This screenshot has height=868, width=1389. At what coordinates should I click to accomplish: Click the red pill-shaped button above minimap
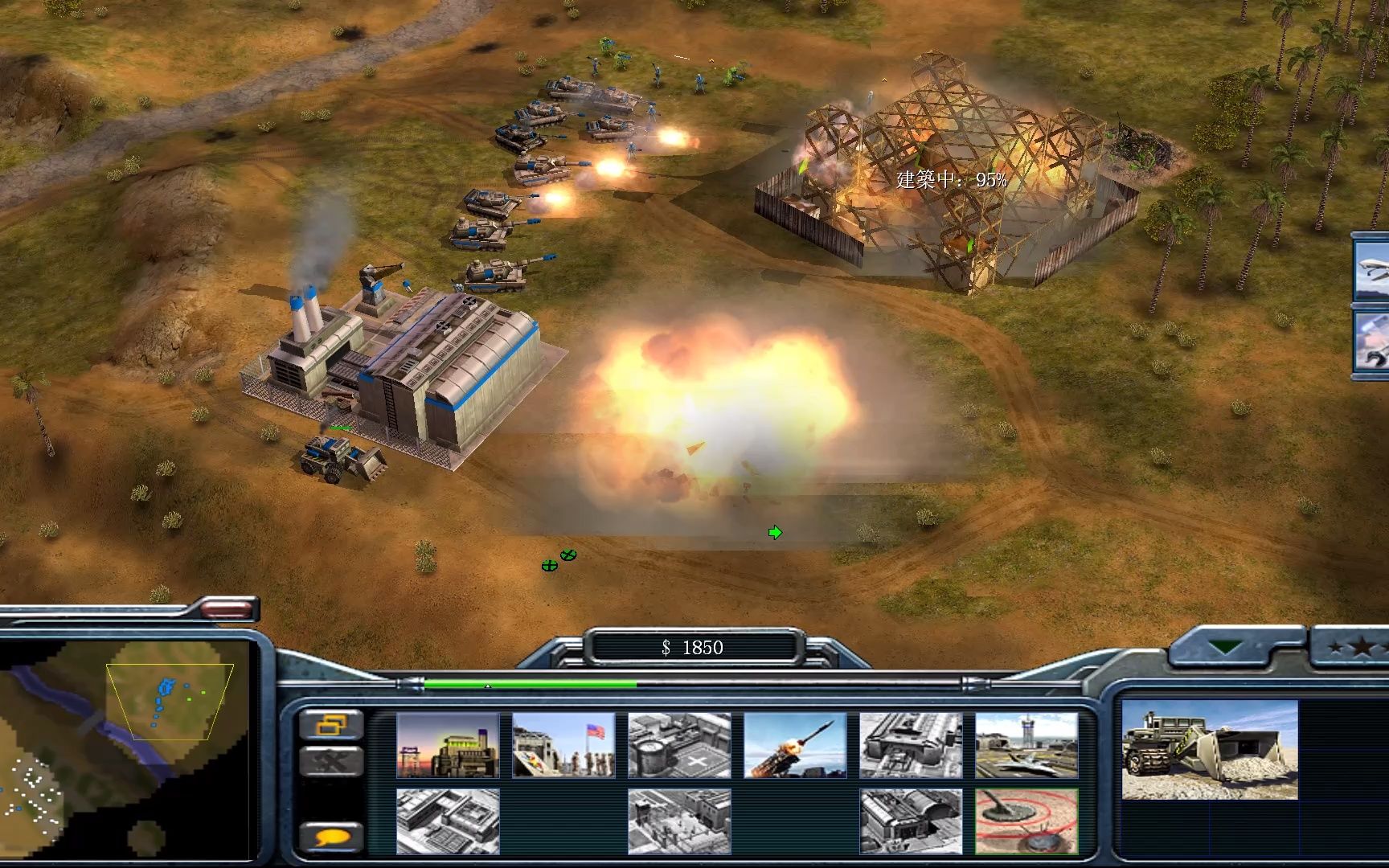point(227,608)
